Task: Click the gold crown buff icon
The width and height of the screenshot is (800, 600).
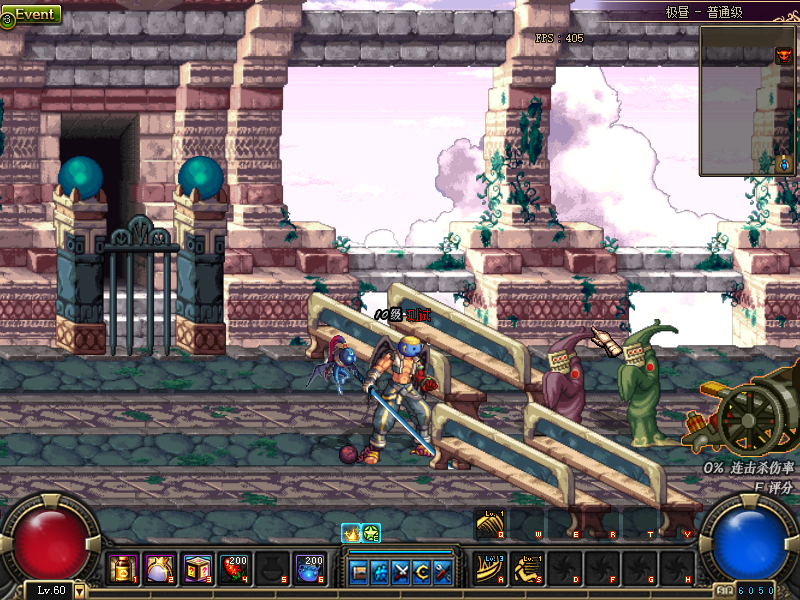Action: (x=351, y=533)
